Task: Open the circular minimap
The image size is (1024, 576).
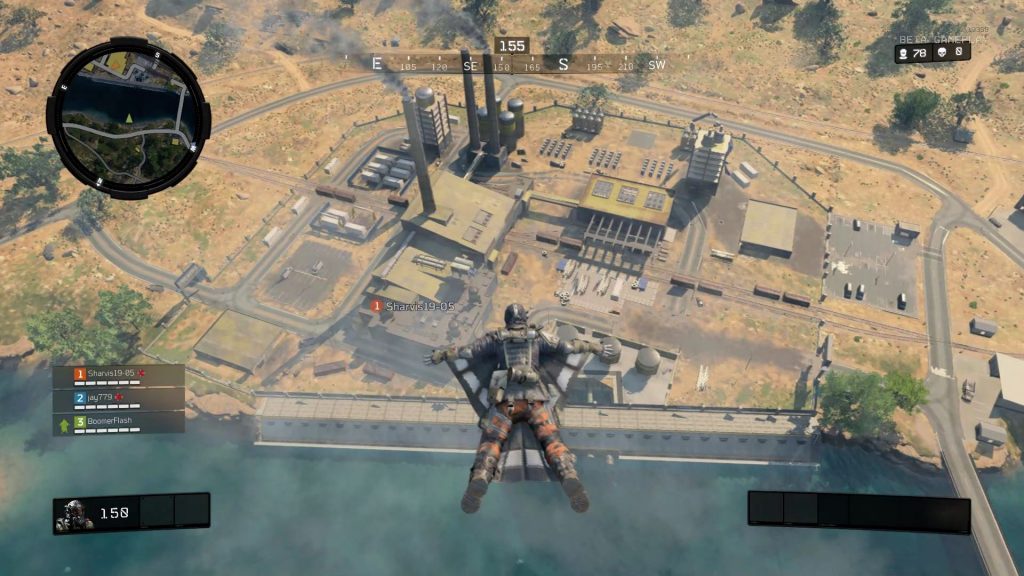Action: (128, 118)
